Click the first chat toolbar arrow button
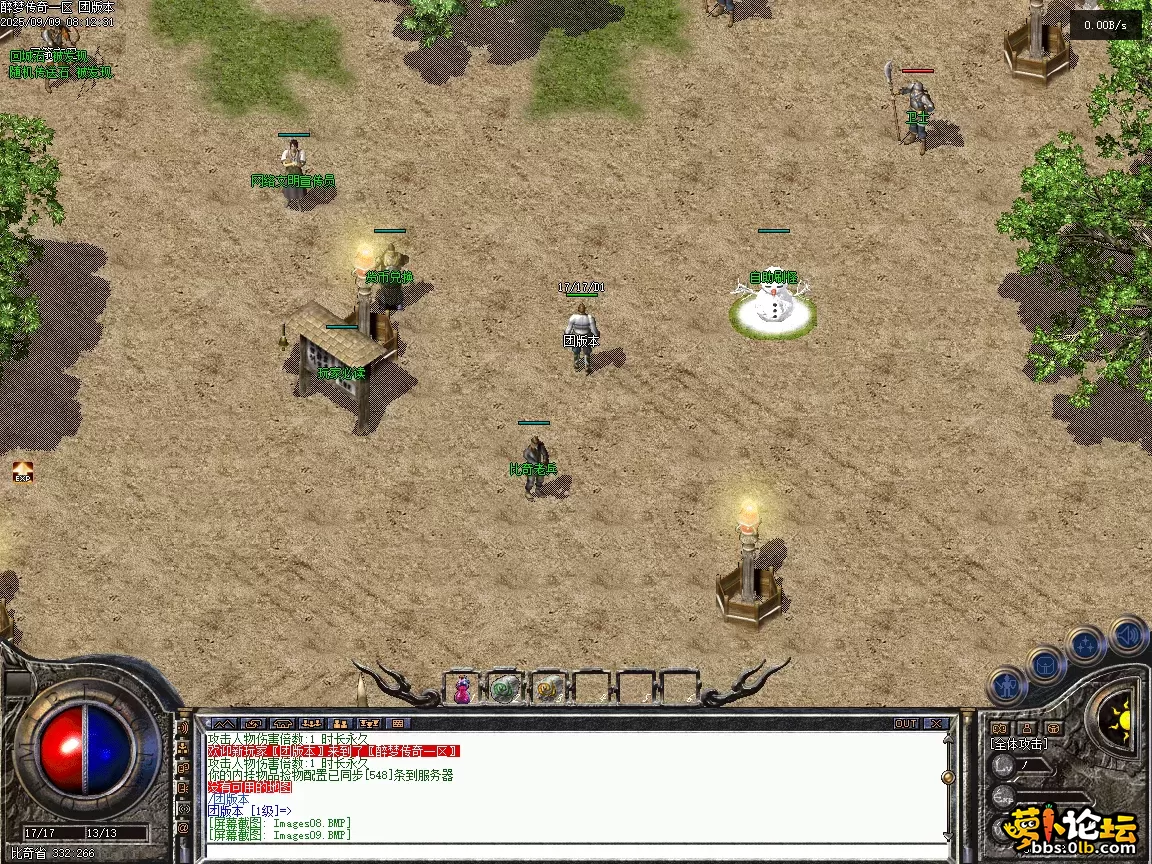This screenshot has width=1152, height=864. tap(224, 723)
